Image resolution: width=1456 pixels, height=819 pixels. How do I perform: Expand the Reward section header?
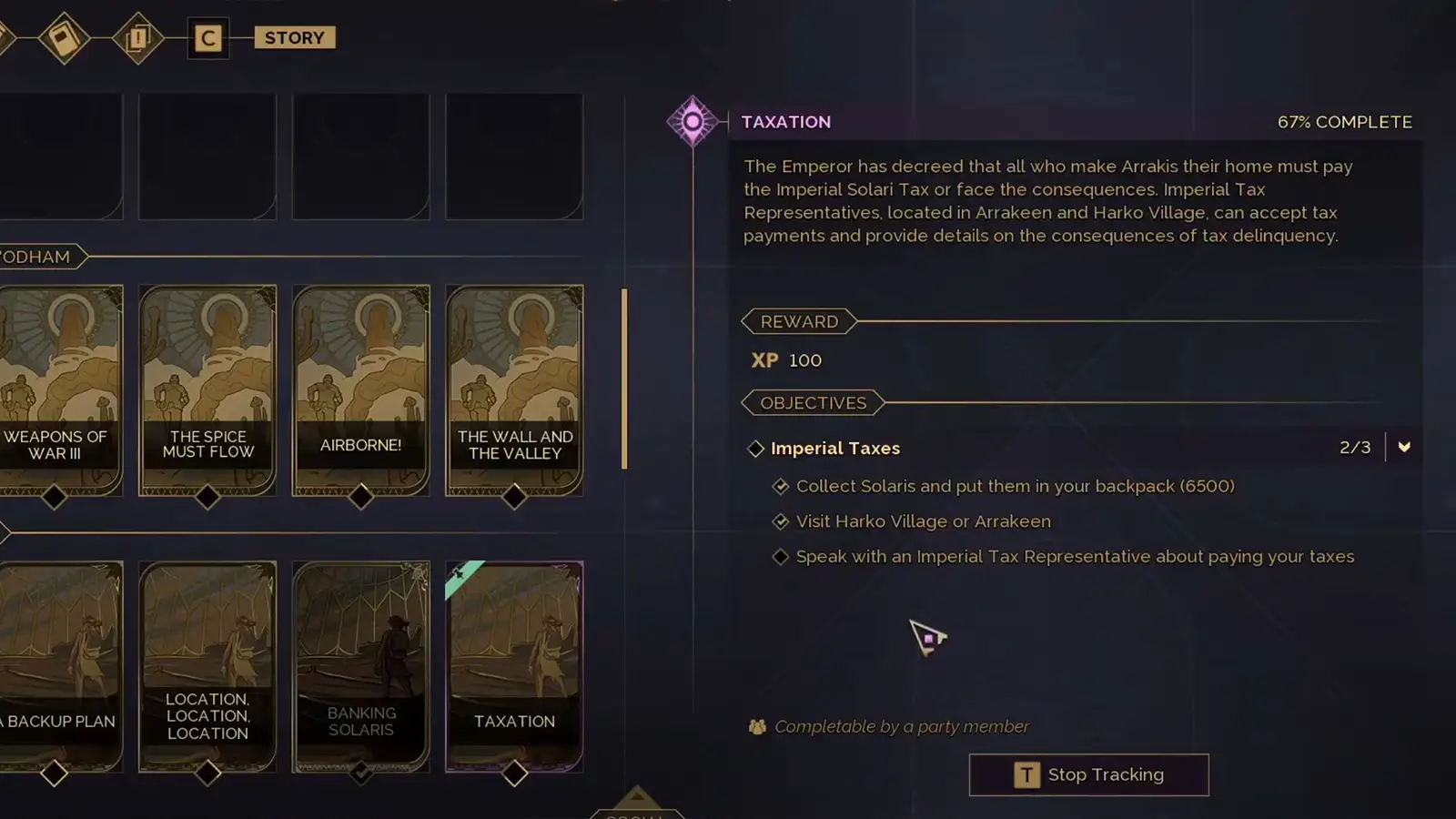tap(798, 321)
